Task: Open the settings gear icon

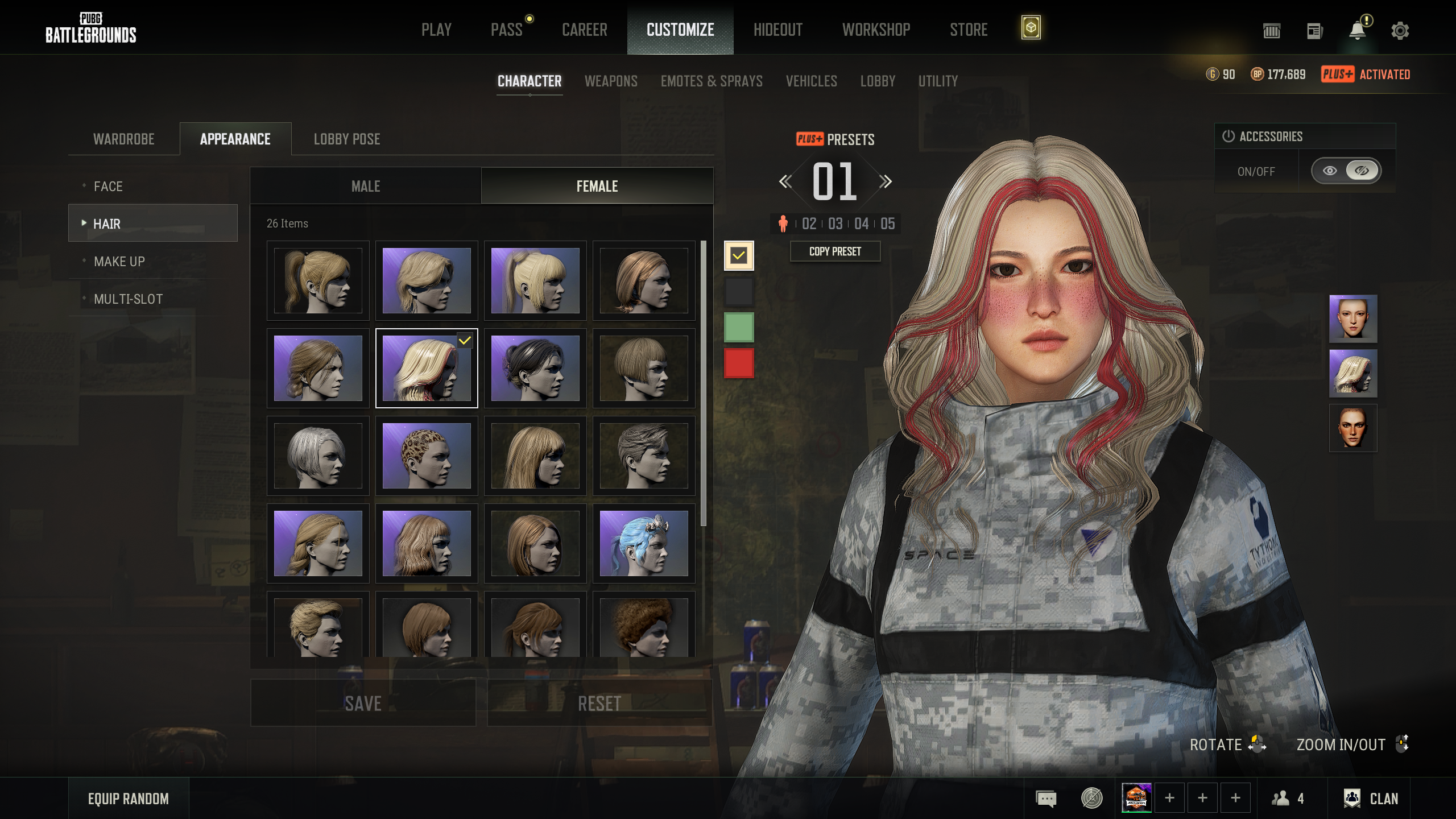Action: pos(1400,31)
